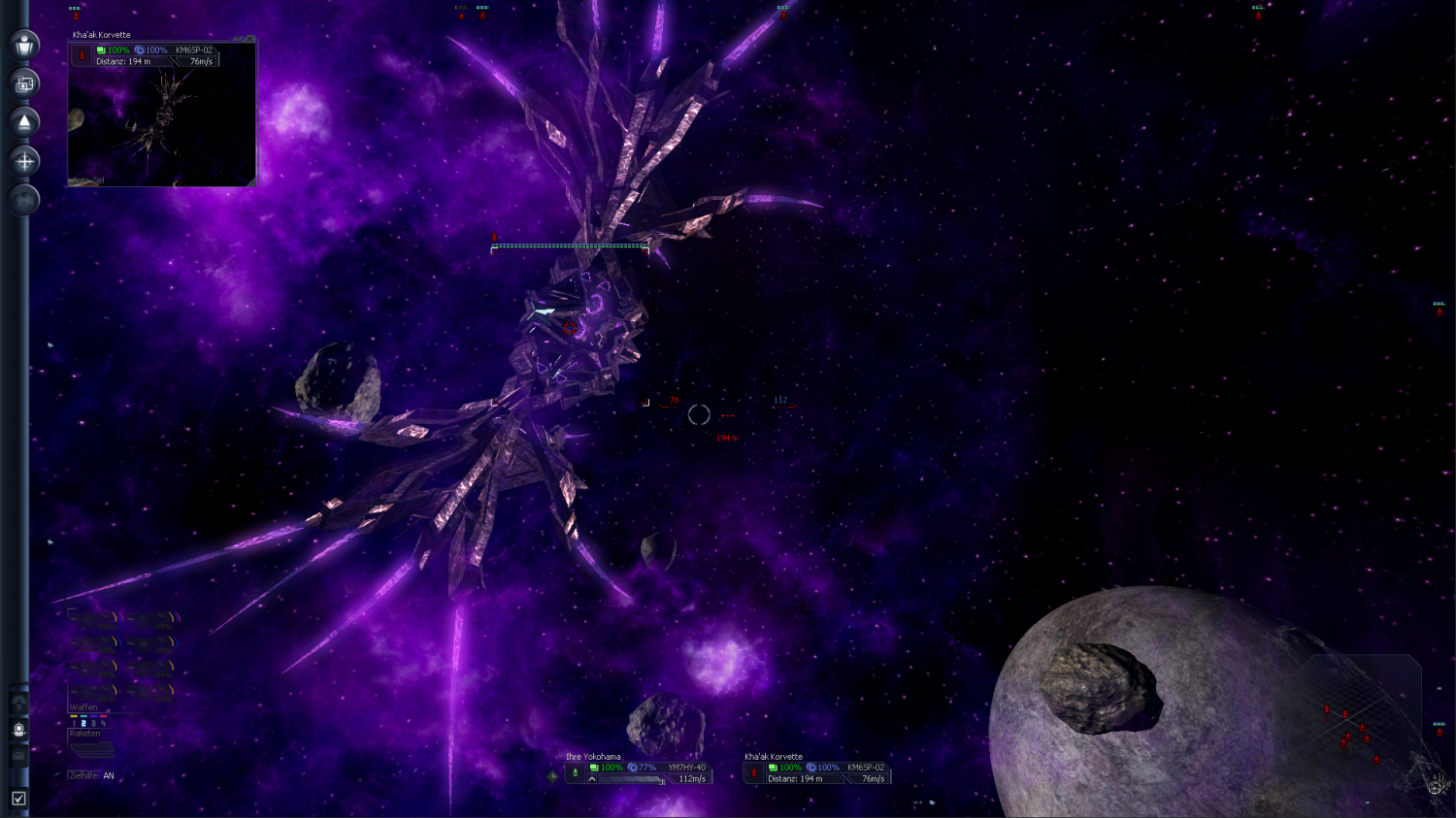Close the Kha'ak Korvette target monitor
The image size is (1456, 818).
tap(250, 40)
